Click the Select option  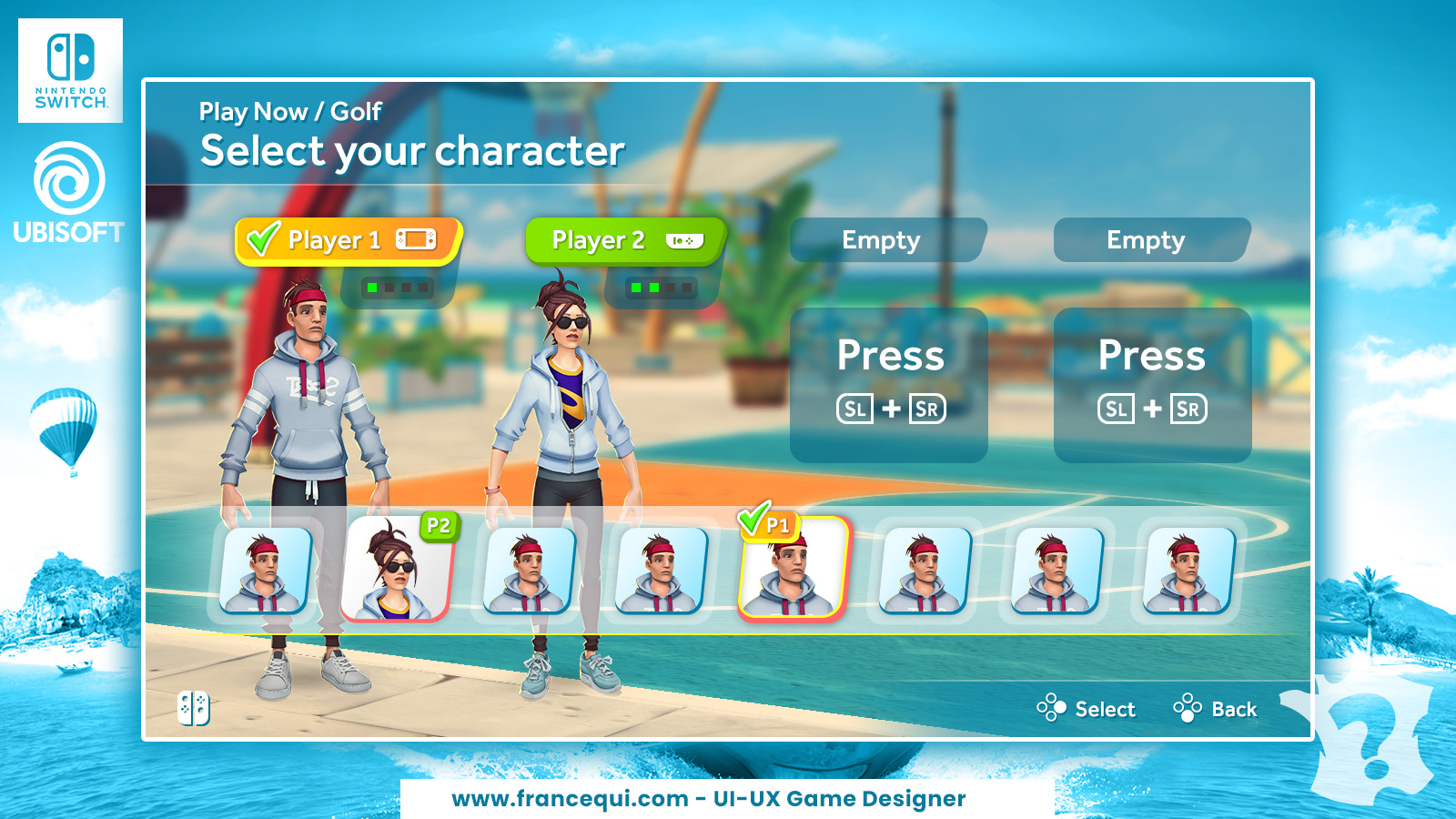(x=1087, y=709)
